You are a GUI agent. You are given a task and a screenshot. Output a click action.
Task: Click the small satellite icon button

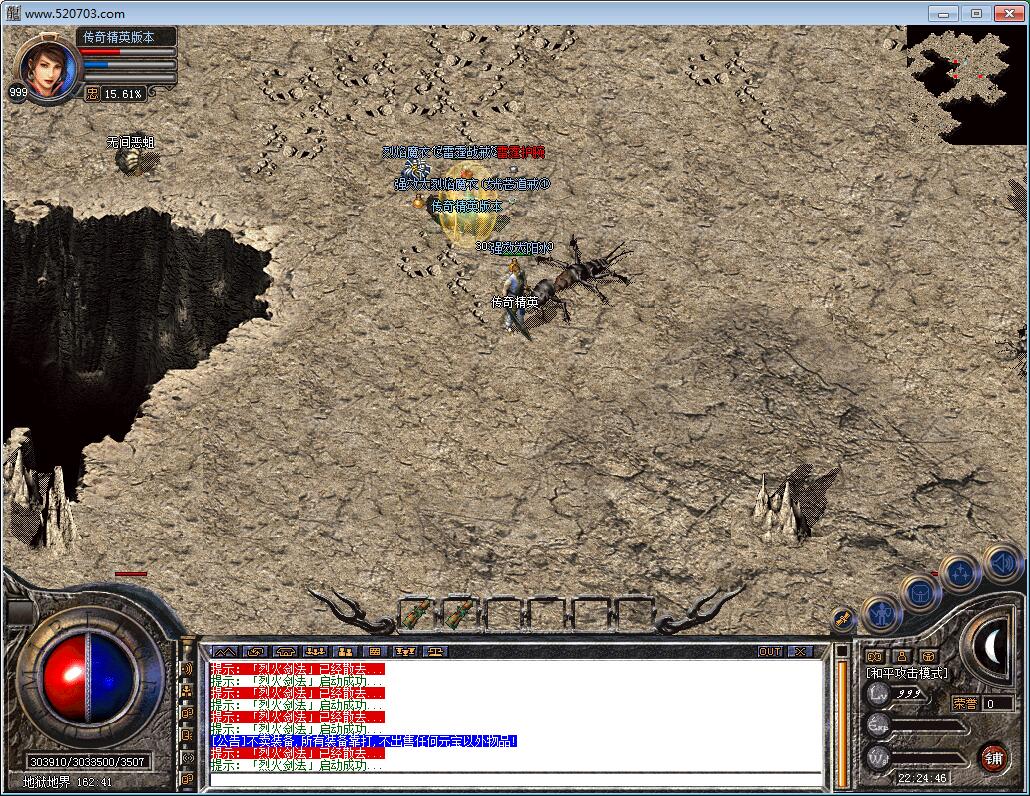(842, 620)
